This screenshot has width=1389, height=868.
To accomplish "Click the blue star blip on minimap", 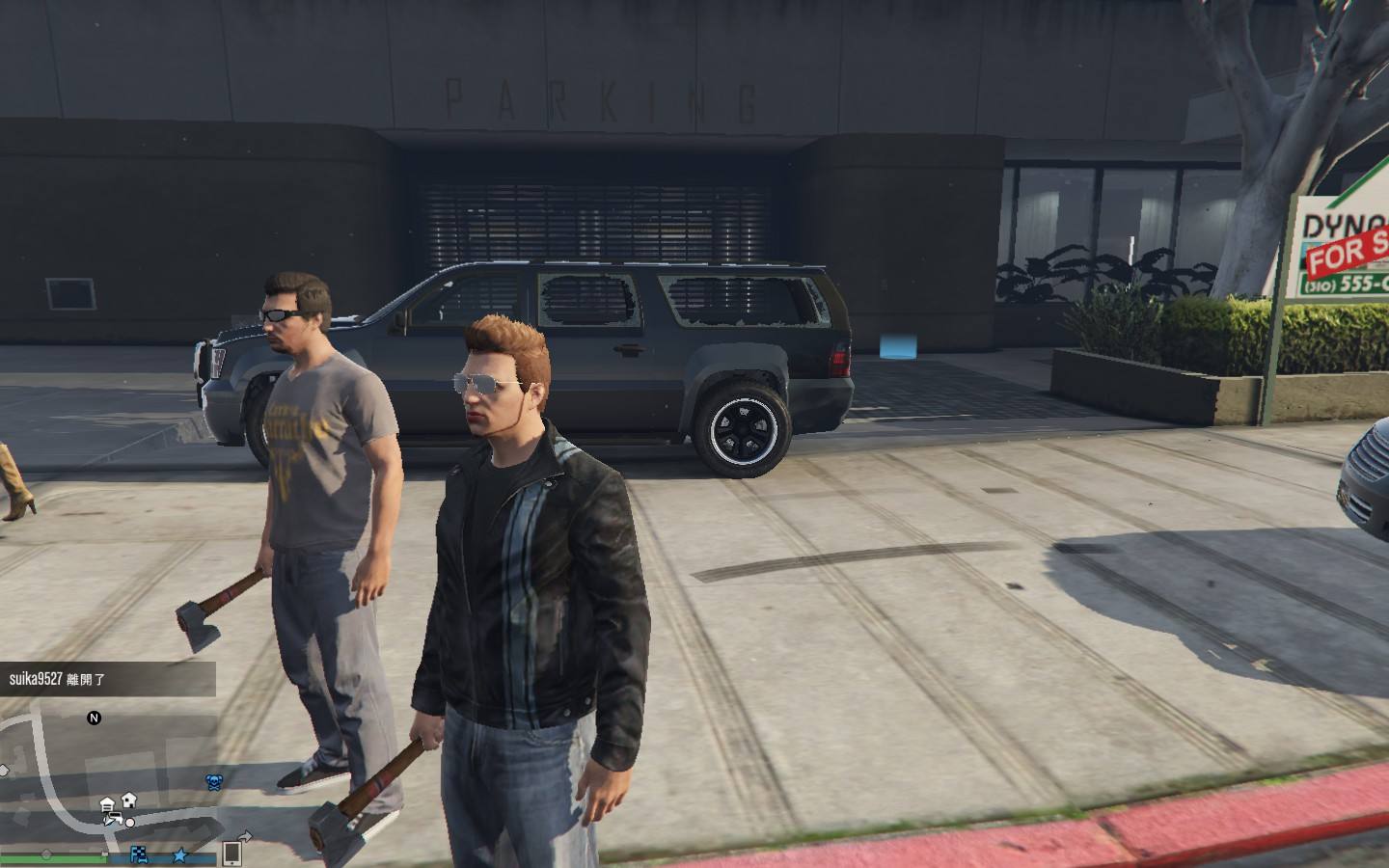I will click(180, 854).
